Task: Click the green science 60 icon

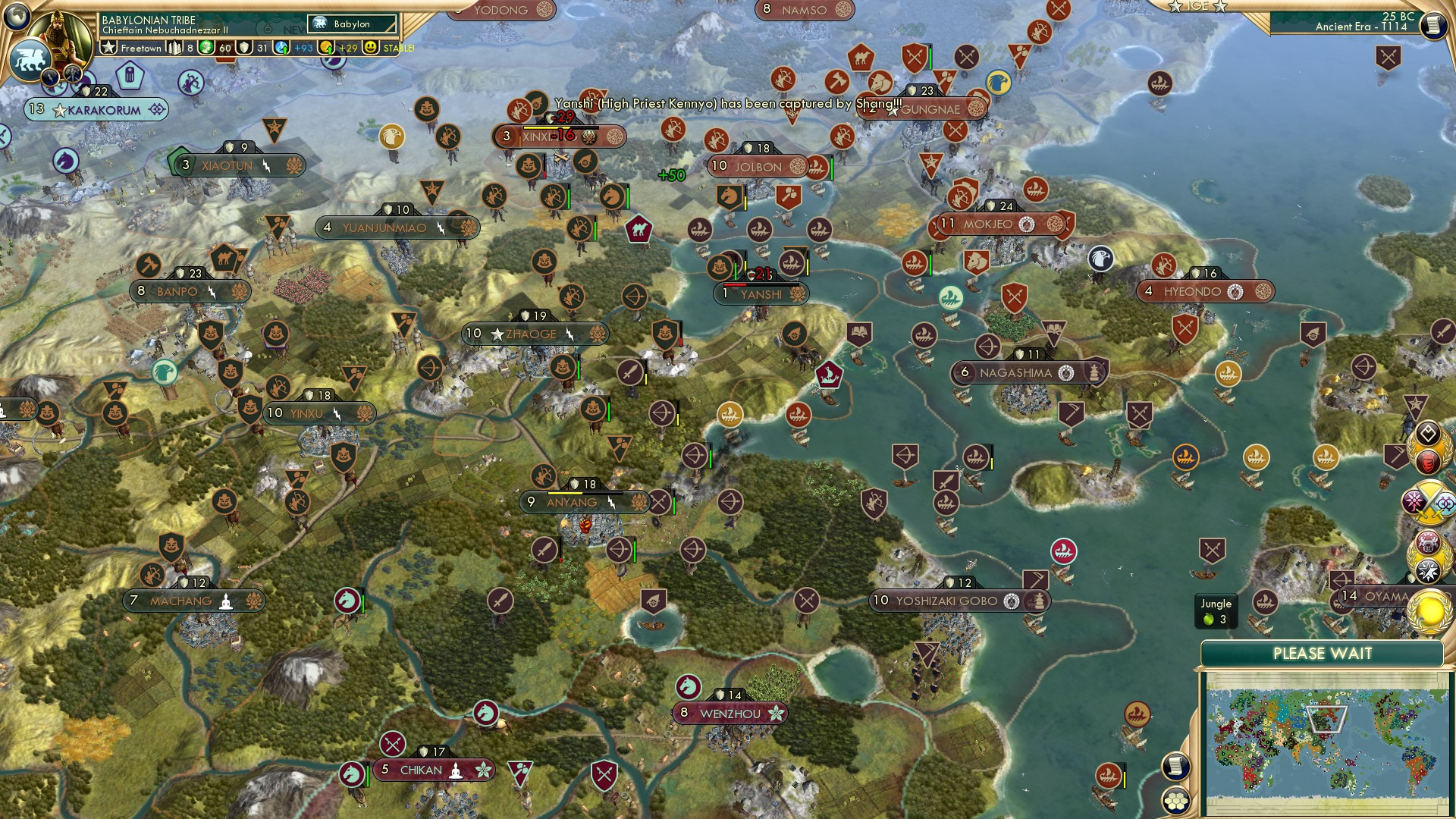Action: [207, 48]
